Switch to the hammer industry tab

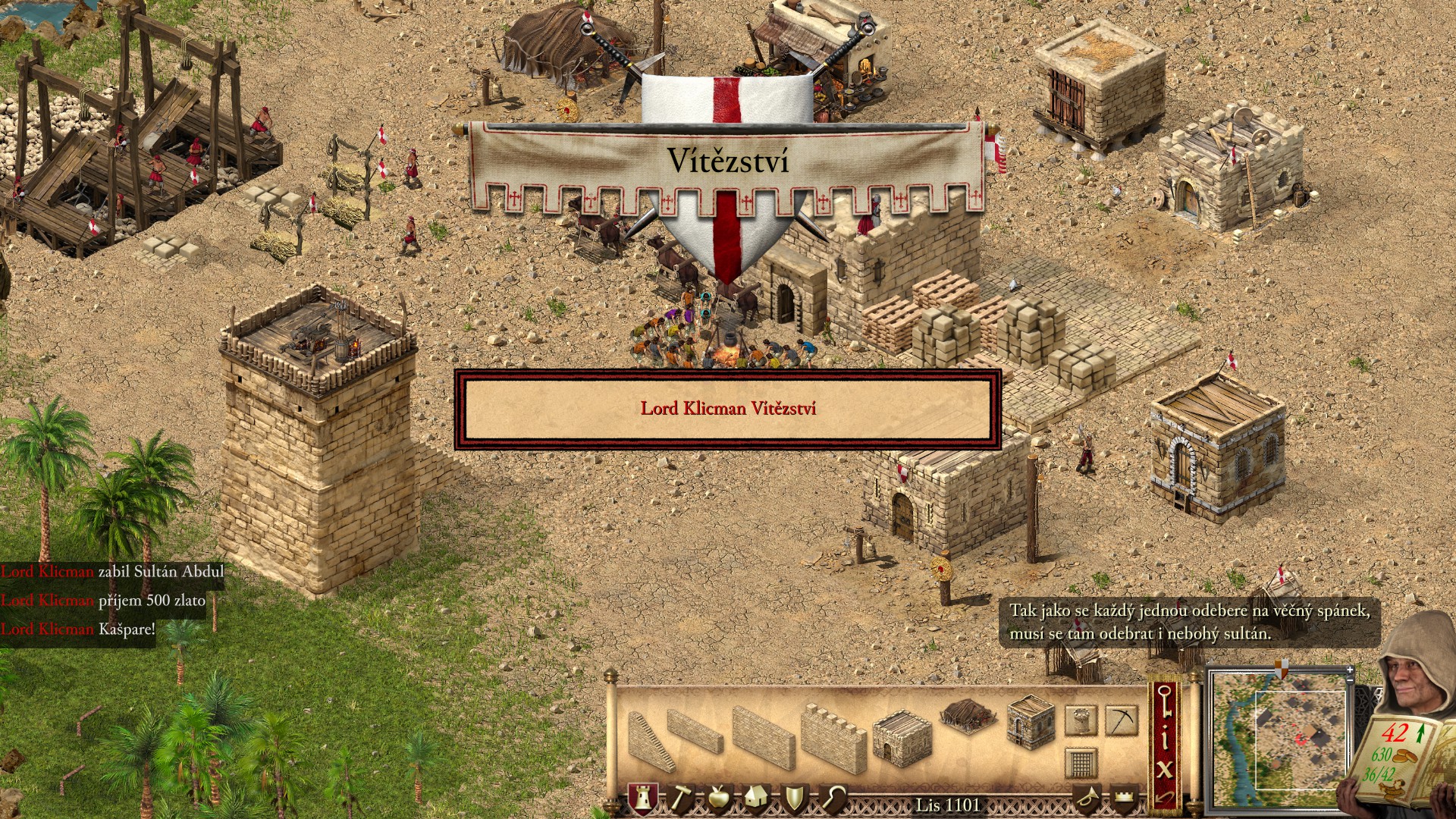680,798
